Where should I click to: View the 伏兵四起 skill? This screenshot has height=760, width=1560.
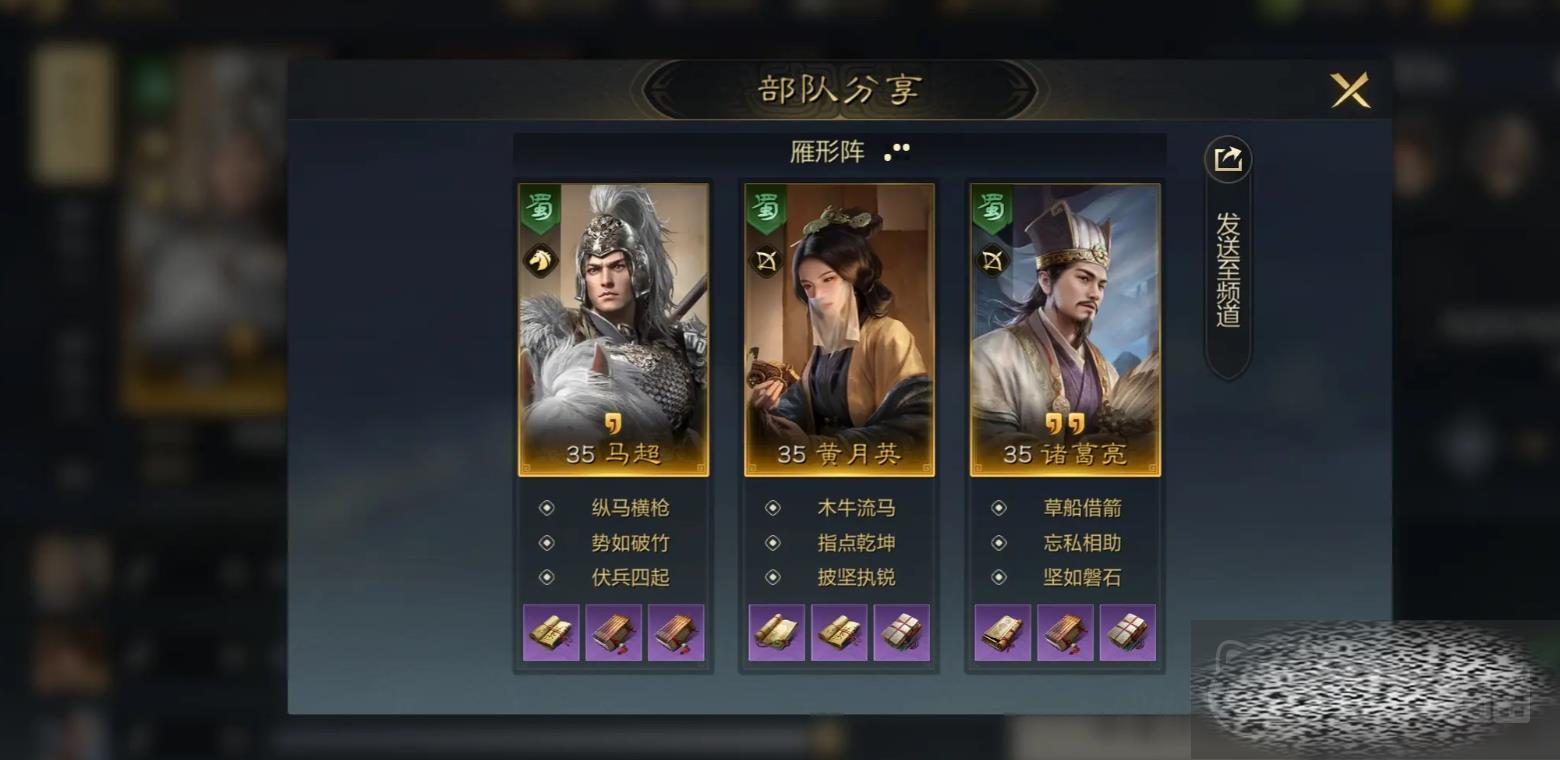[x=629, y=577]
